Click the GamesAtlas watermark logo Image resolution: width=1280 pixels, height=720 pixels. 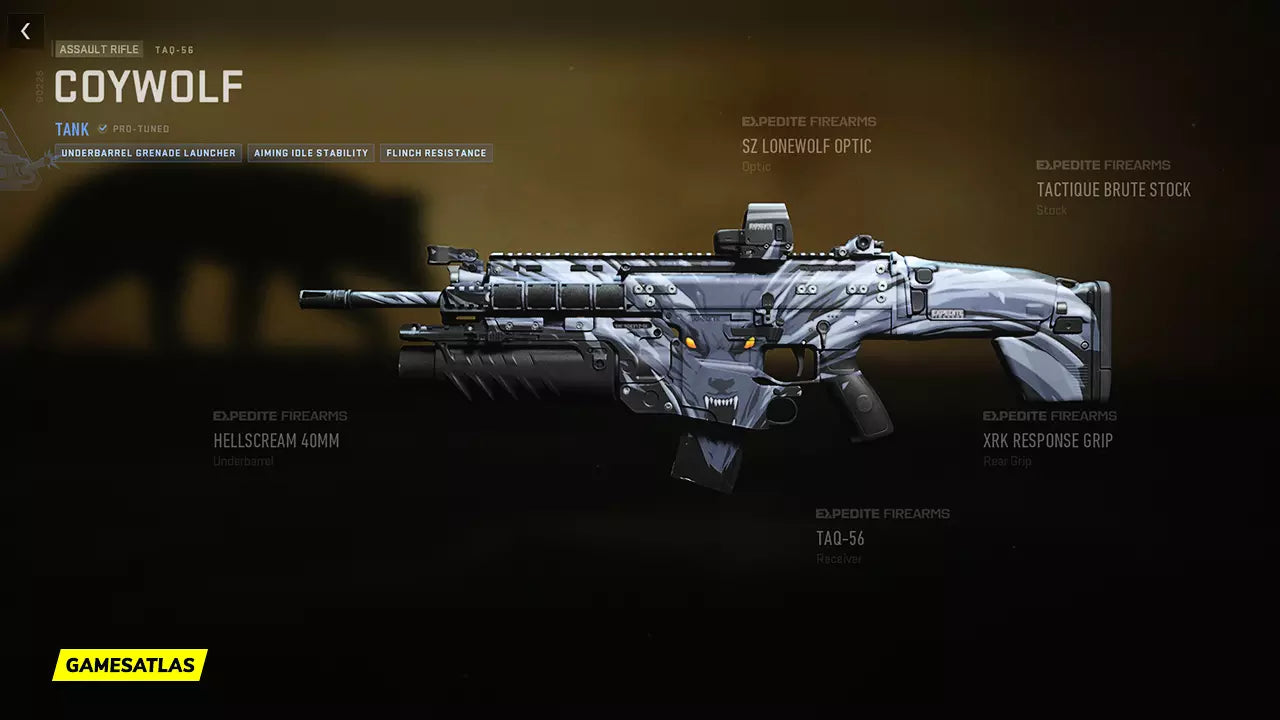[x=130, y=665]
